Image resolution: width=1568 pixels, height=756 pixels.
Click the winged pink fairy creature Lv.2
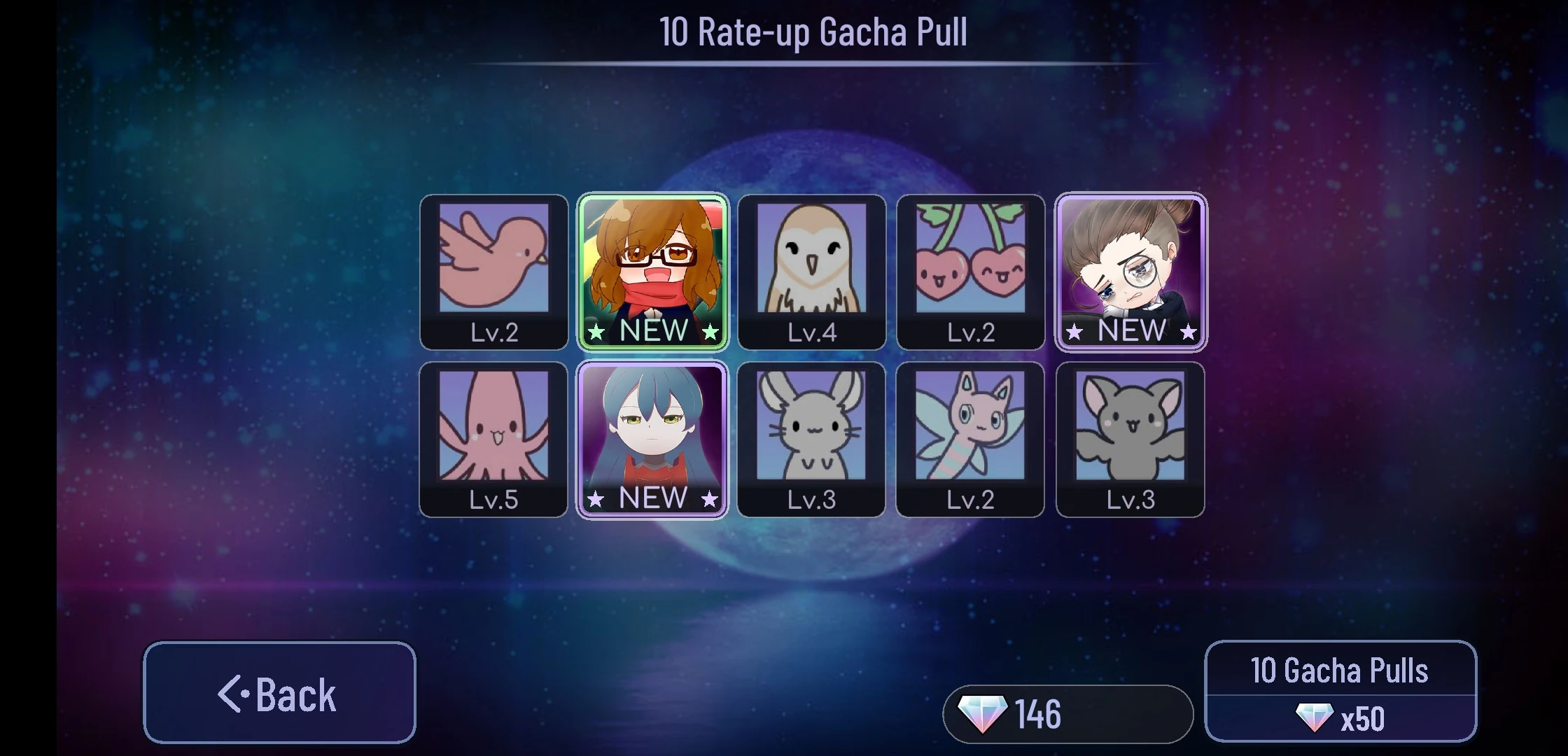tap(970, 437)
